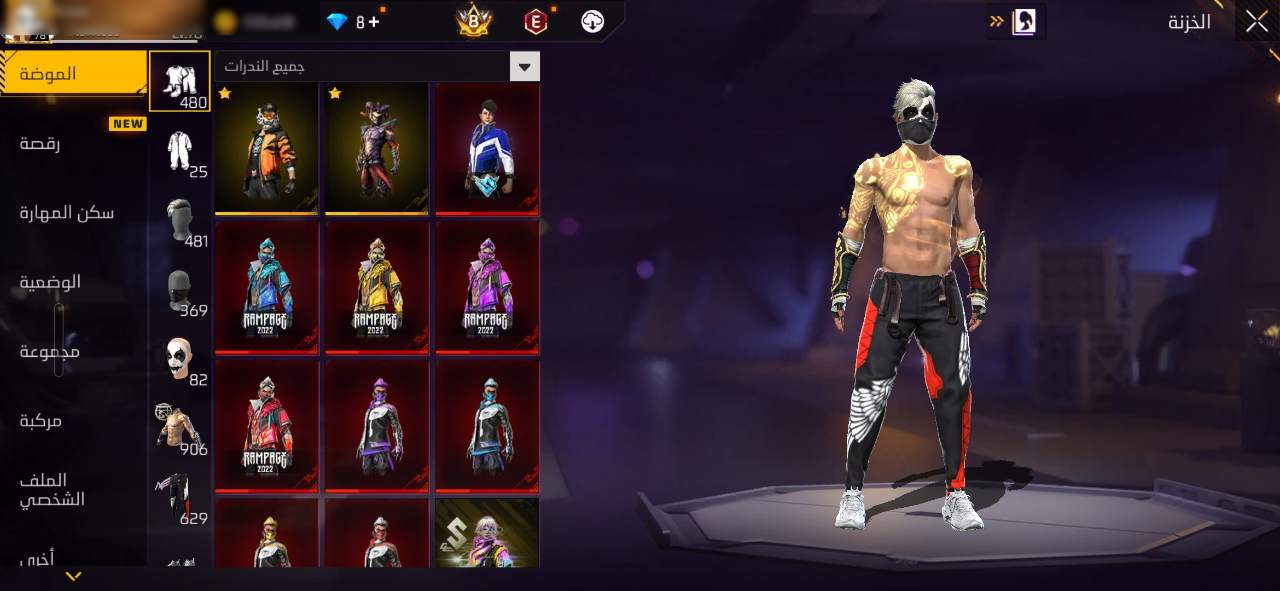Open the red E badge icon
Screen dimensions: 1280x591
pos(536,21)
